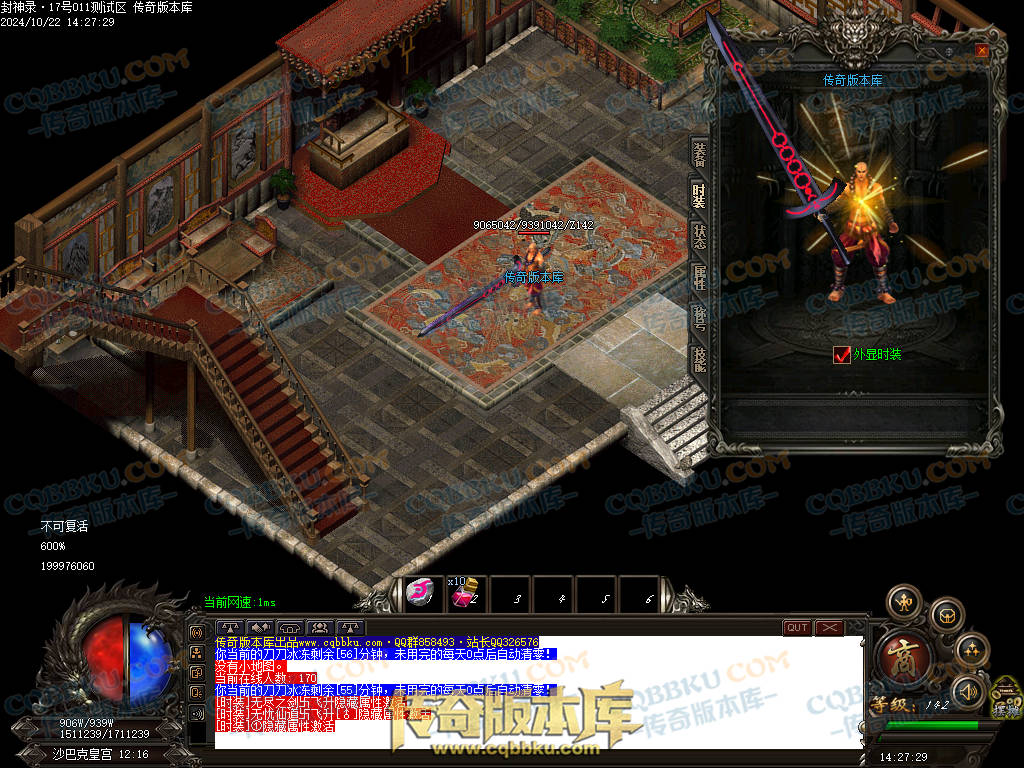
Task: Open the box-shaped bag icon
Action: tap(945, 615)
